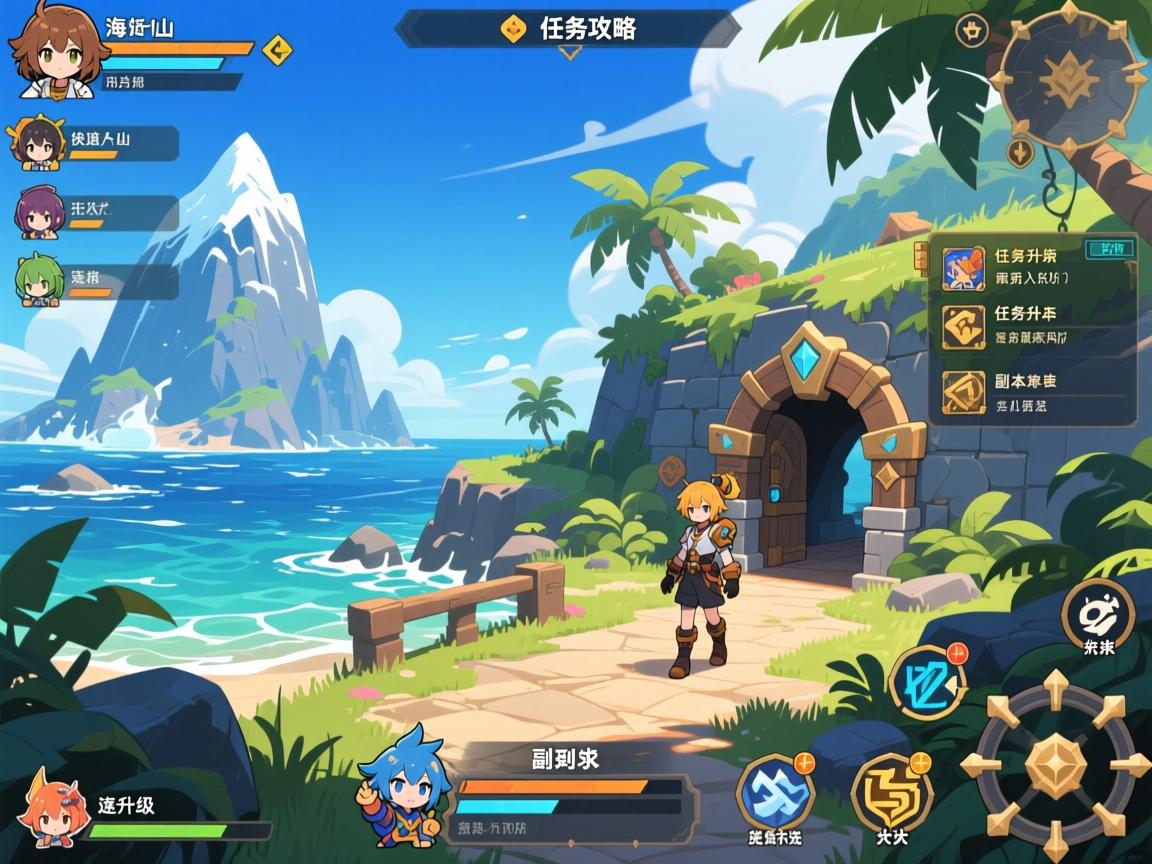
Task: Open the quest entry with character portrait
Action: tap(1035, 267)
